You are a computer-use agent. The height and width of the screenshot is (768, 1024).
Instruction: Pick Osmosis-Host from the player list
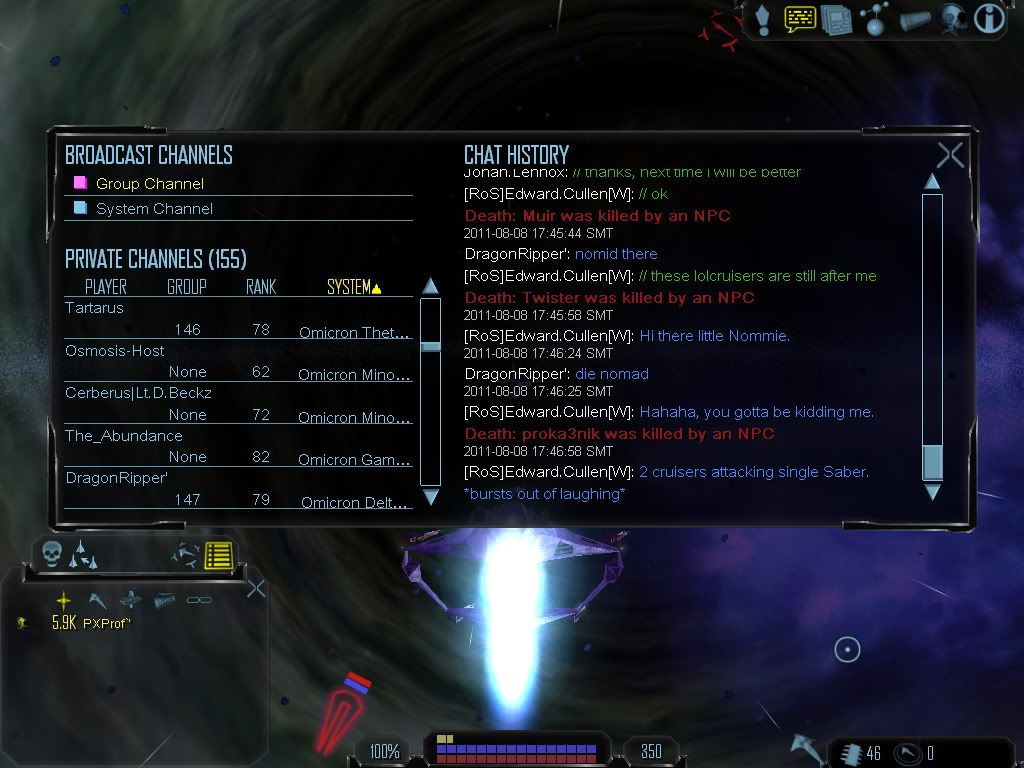tap(115, 351)
